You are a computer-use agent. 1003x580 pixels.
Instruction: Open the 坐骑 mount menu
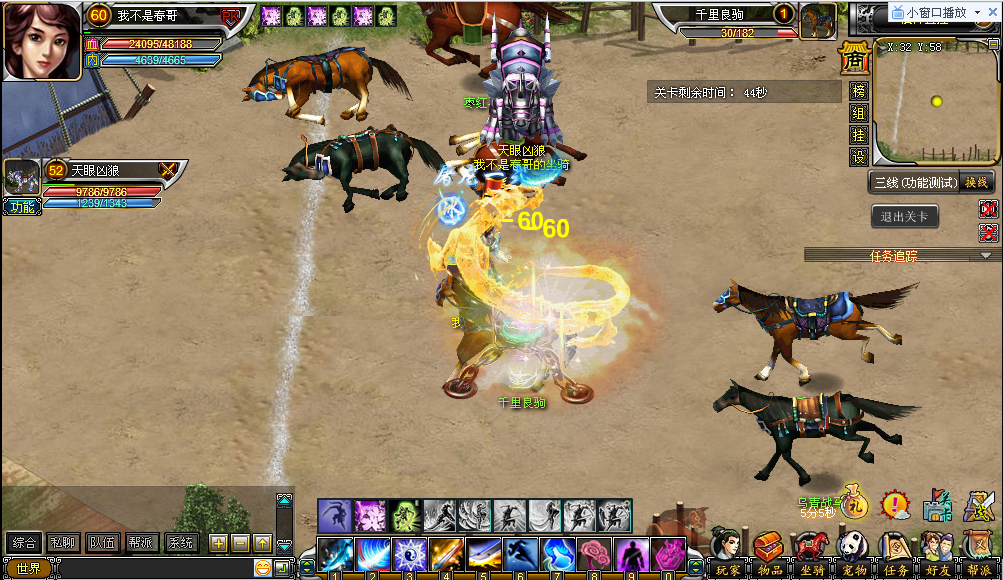click(x=811, y=554)
